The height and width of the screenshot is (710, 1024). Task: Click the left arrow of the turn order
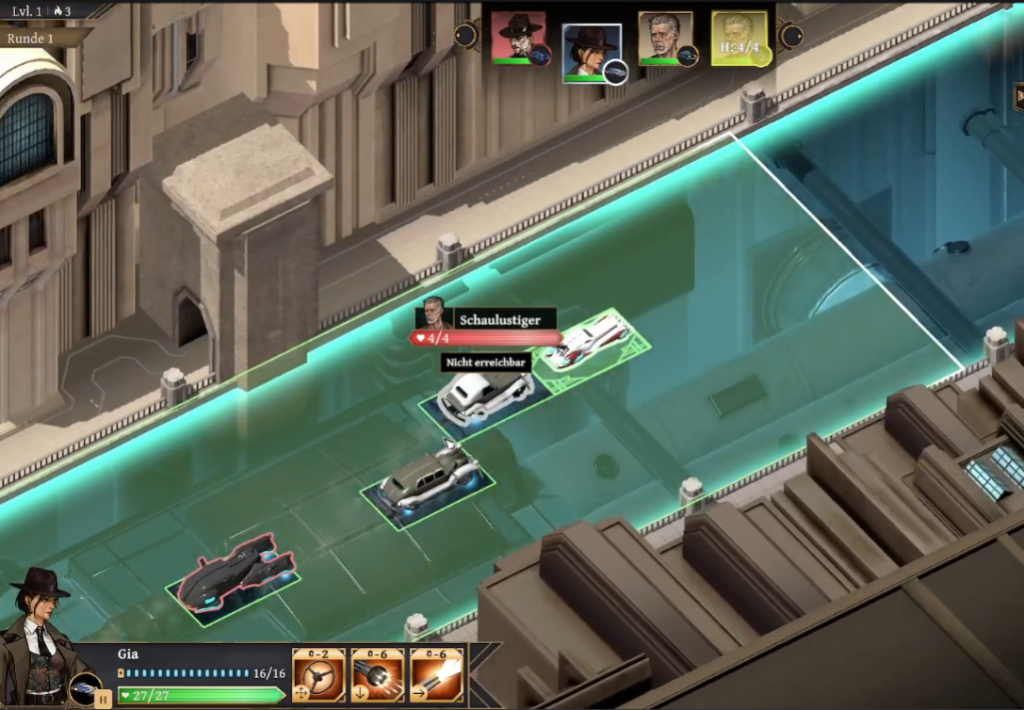click(x=466, y=36)
